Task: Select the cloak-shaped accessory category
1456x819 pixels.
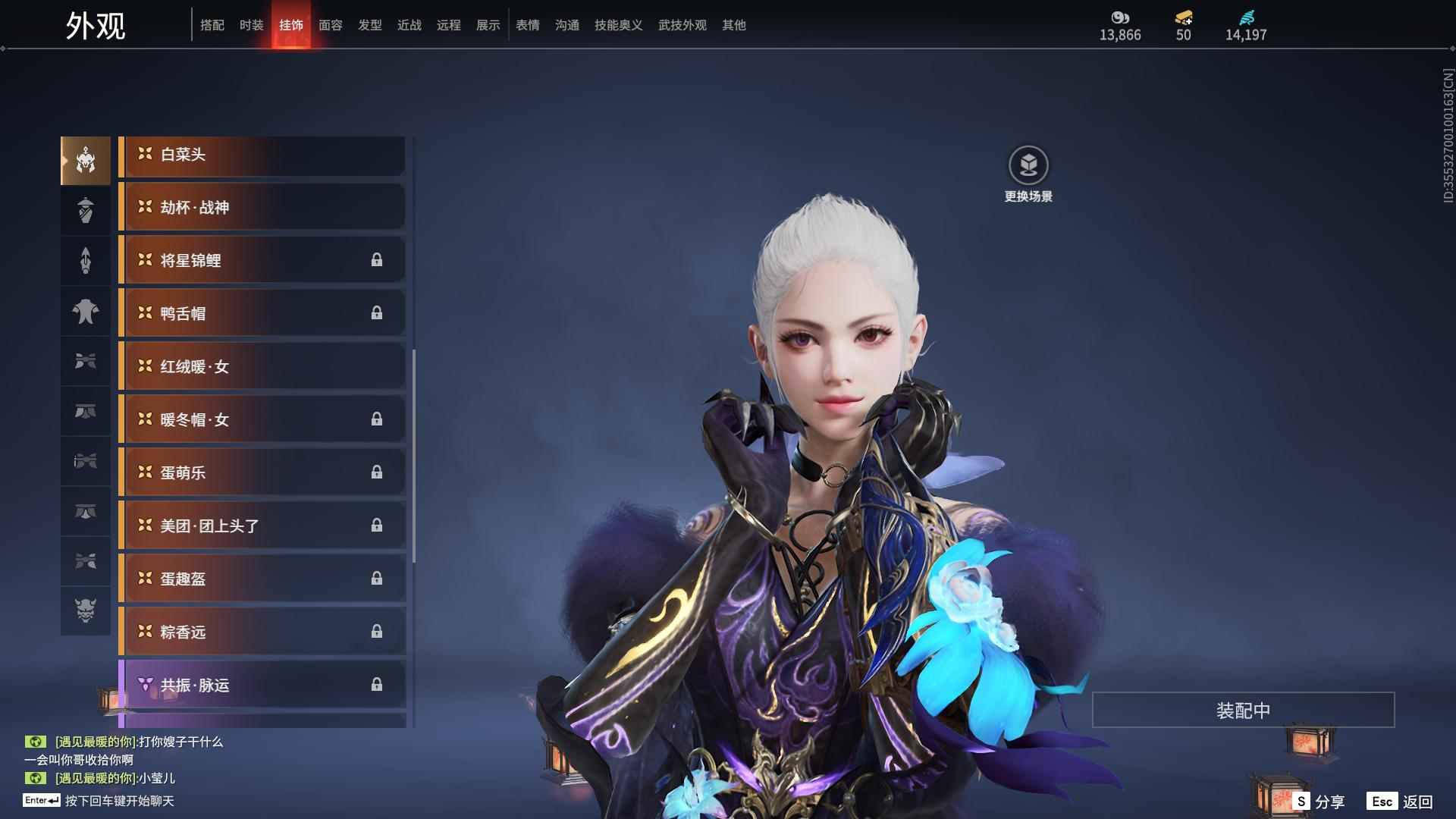Action: pyautogui.click(x=86, y=311)
